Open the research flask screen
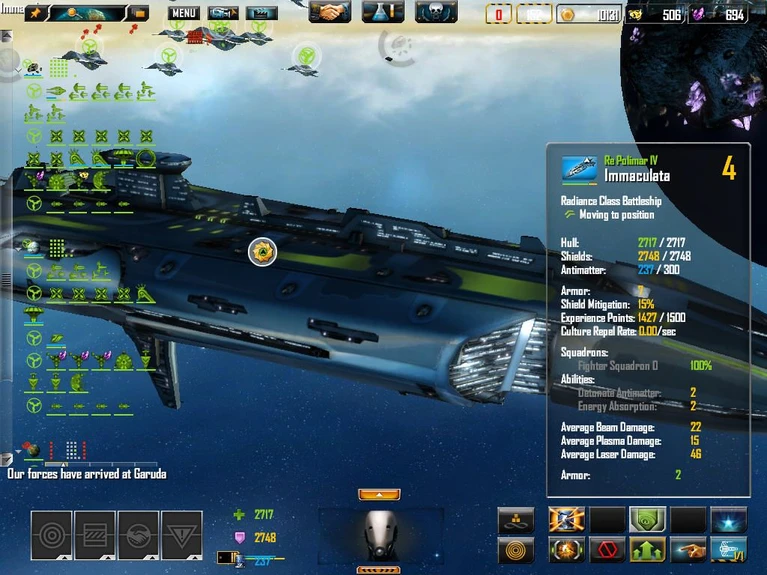 coord(382,12)
